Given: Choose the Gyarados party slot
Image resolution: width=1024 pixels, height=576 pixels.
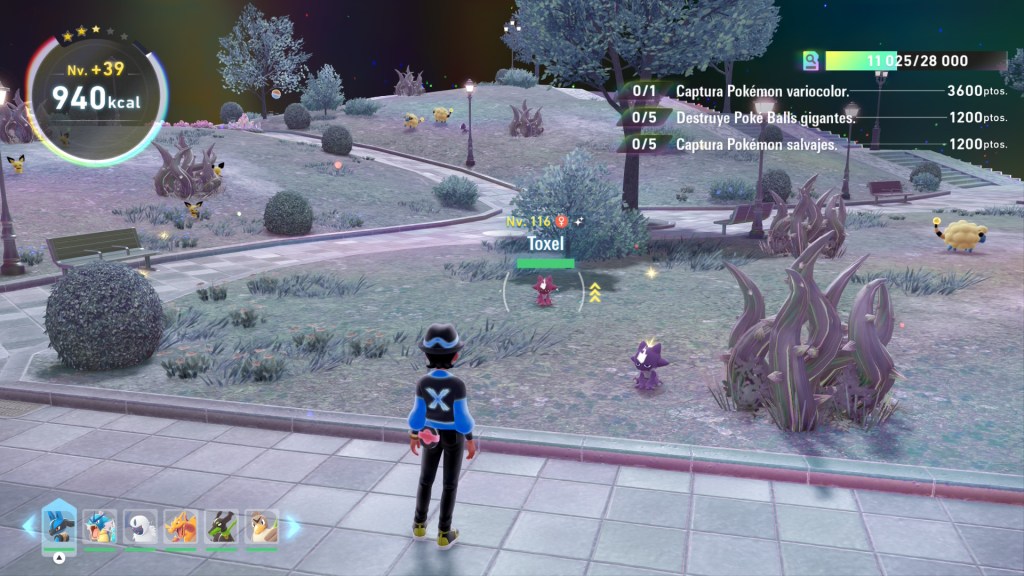Looking at the screenshot, I should click(x=100, y=526).
